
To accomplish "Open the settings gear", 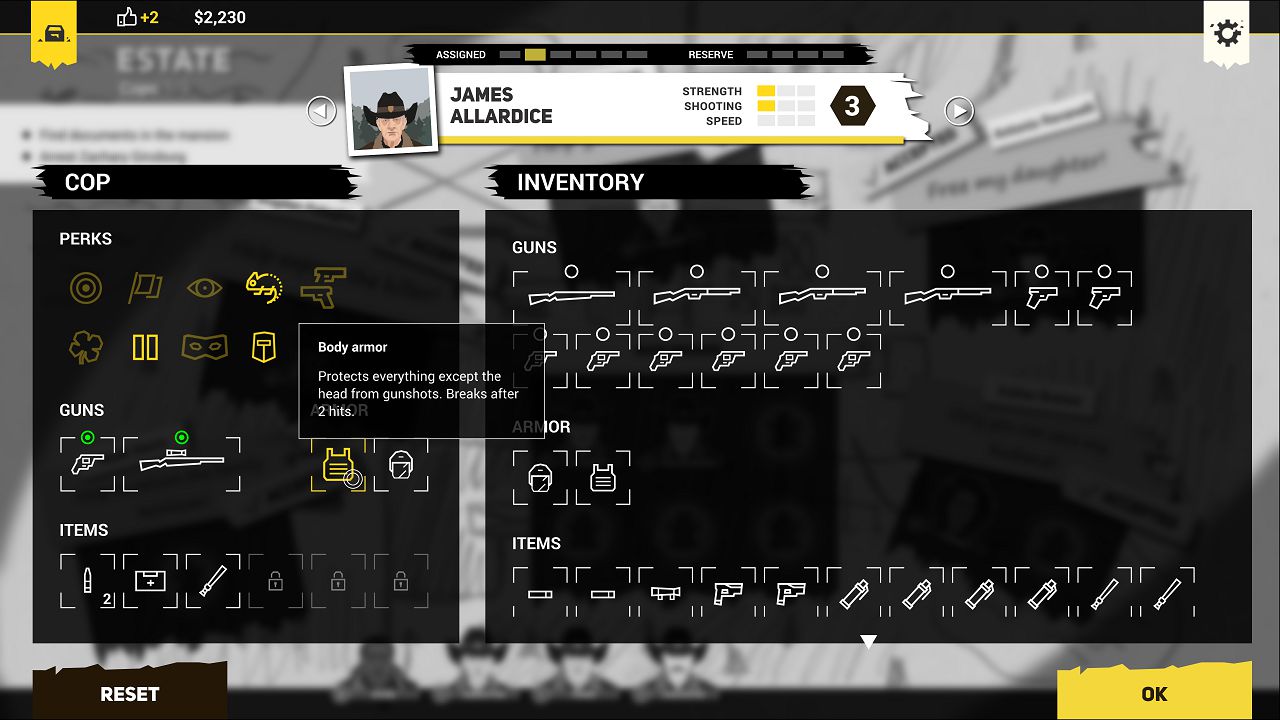I will coord(1227,33).
